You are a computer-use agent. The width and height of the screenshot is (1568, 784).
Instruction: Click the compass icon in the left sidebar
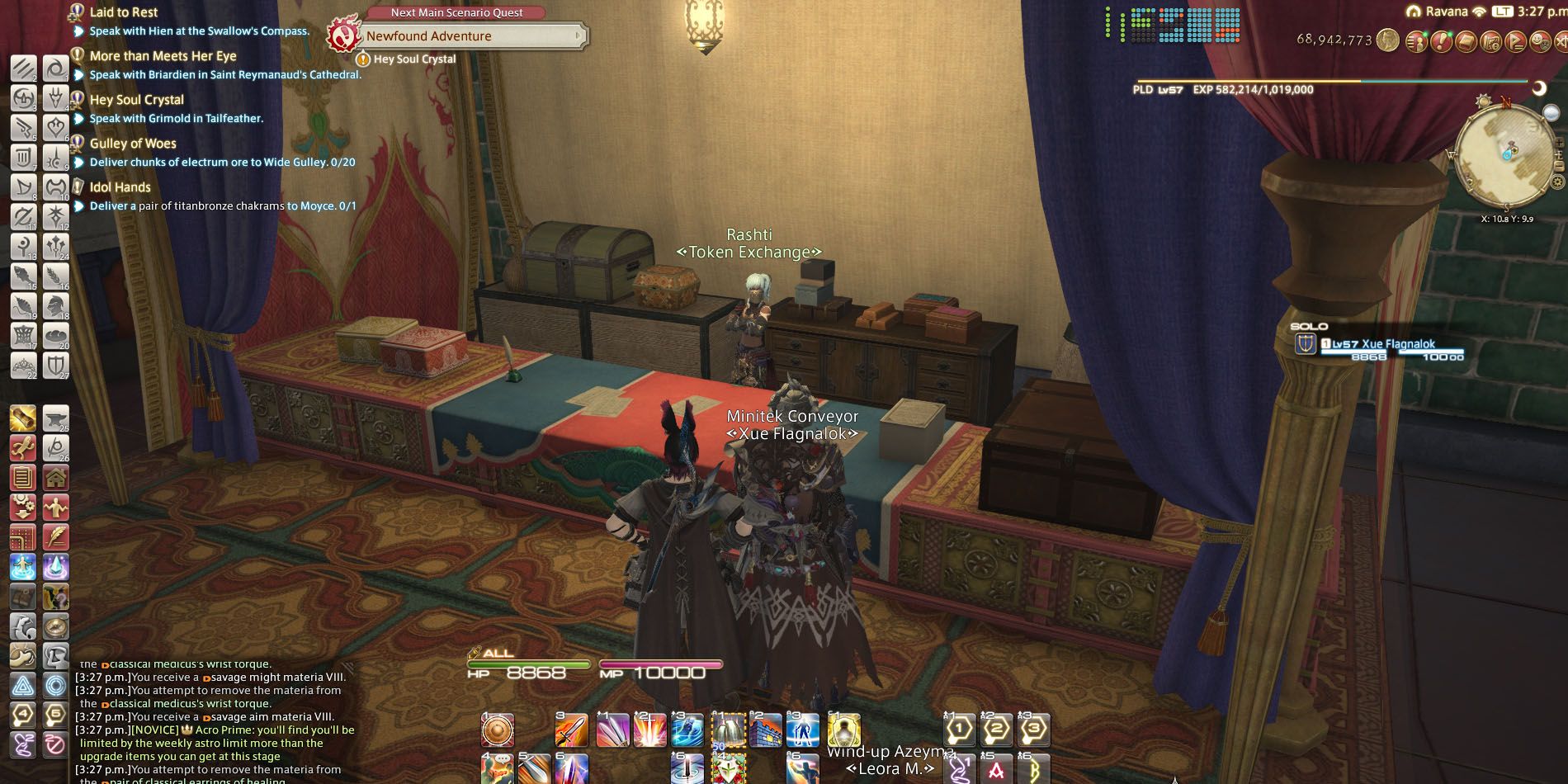click(56, 626)
